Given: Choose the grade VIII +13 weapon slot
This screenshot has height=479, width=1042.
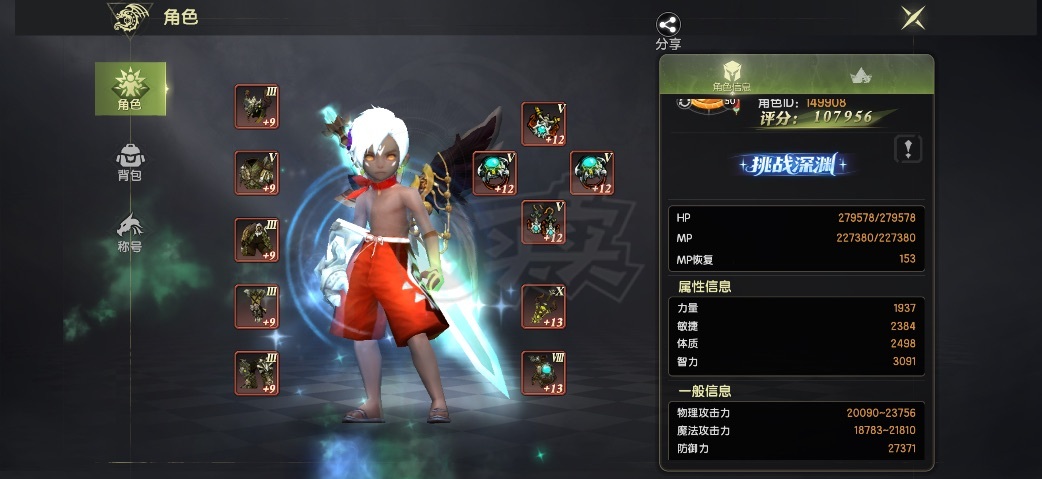Looking at the screenshot, I should [543, 373].
